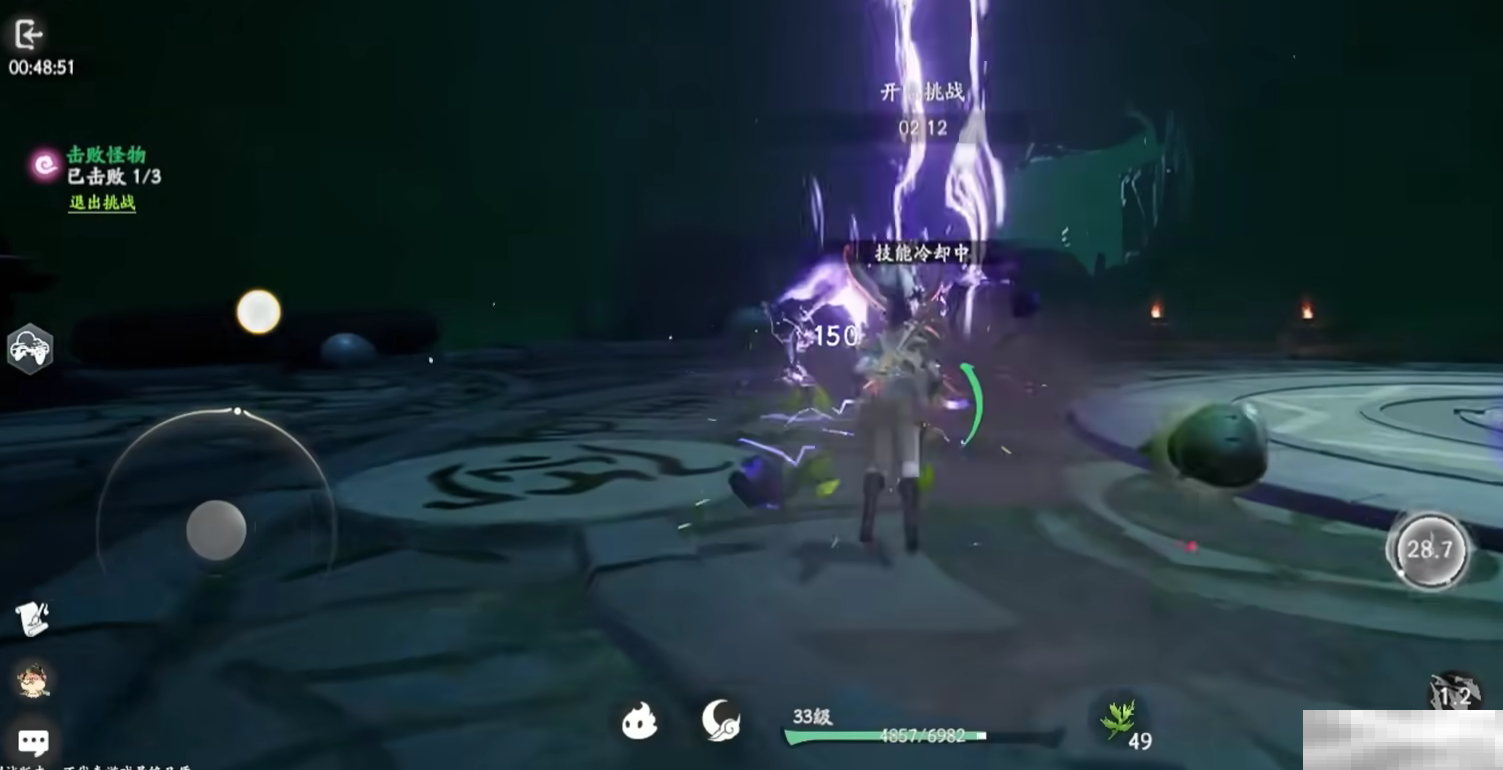
Task: Click the exit door icon
Action: click(x=28, y=35)
